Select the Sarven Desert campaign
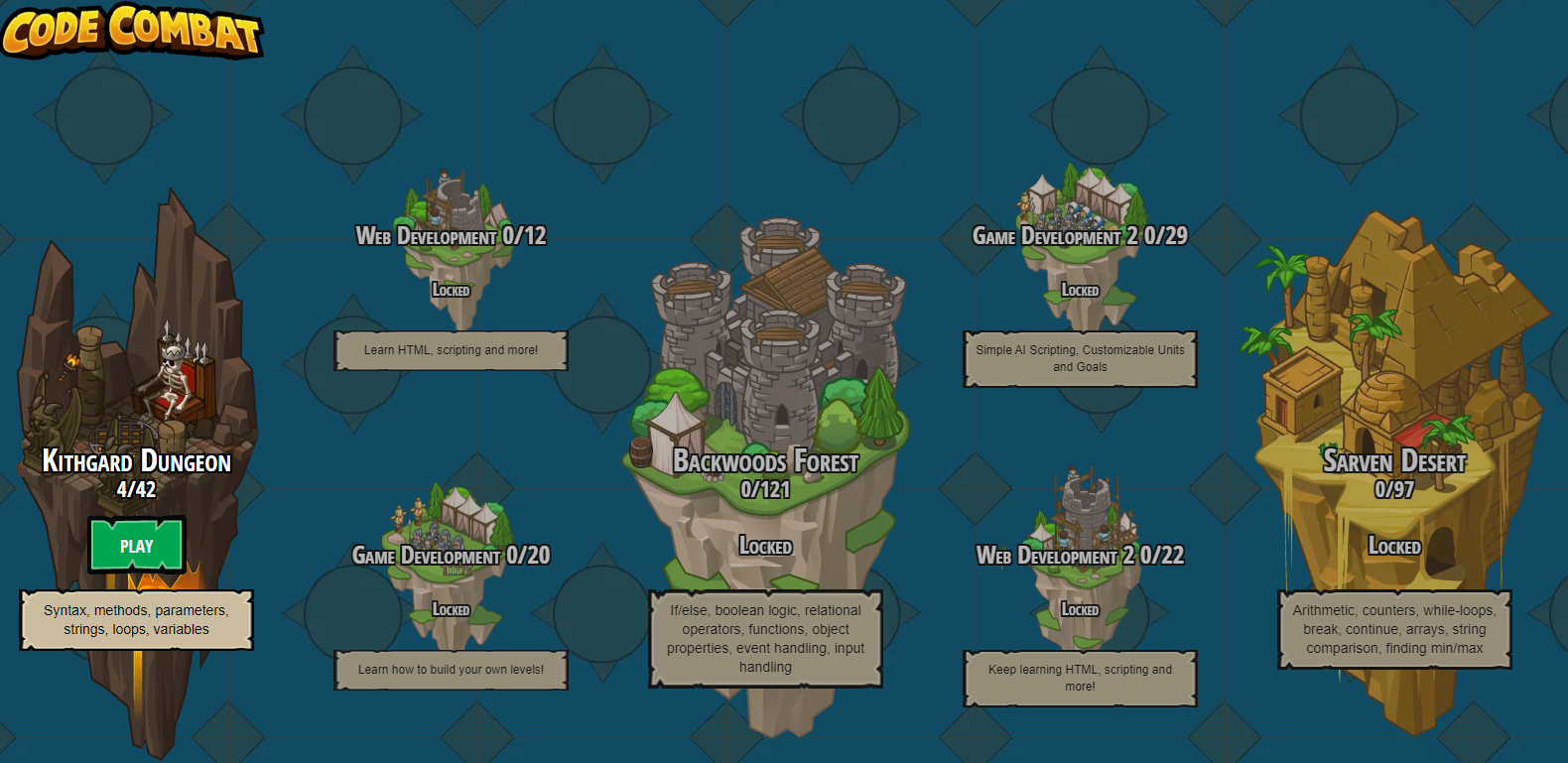The image size is (1568, 763). 1393,462
